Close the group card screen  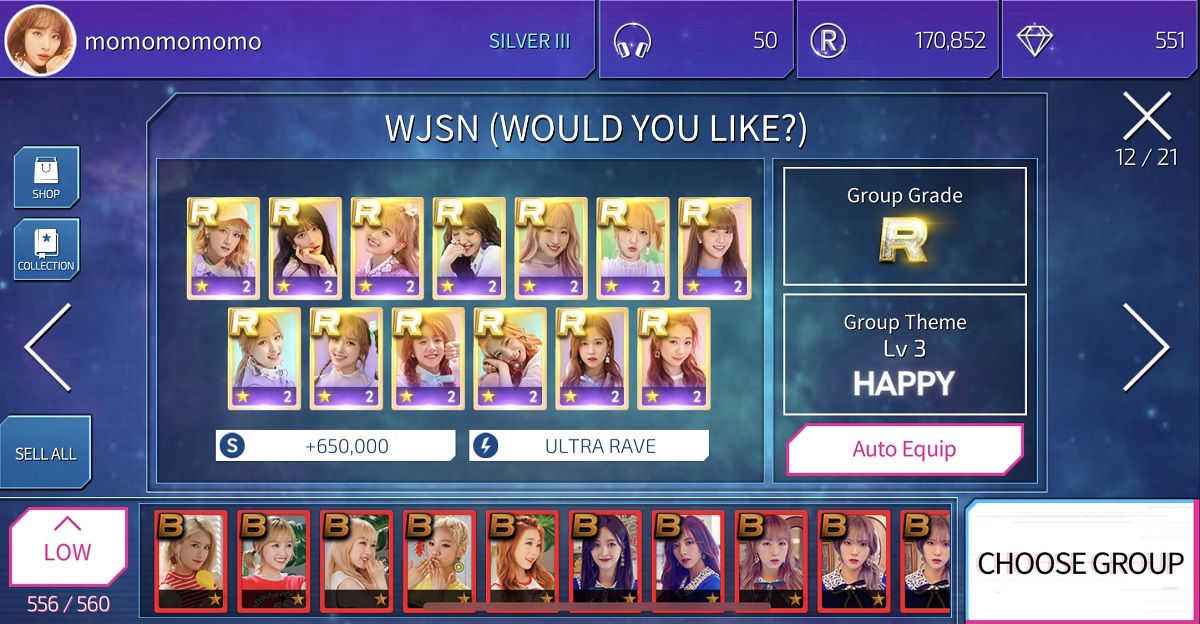(x=1146, y=117)
